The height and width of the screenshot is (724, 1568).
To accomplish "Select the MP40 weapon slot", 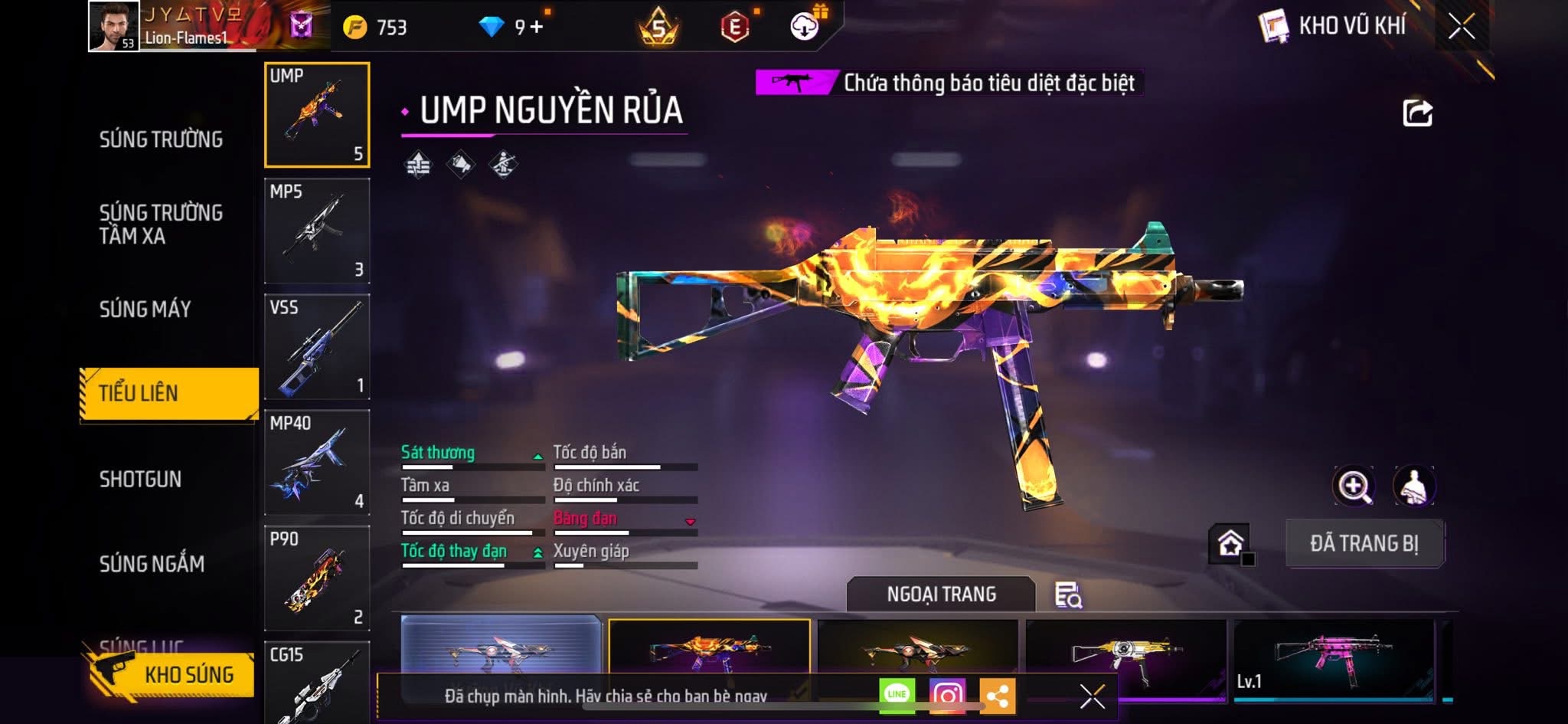I will [317, 463].
